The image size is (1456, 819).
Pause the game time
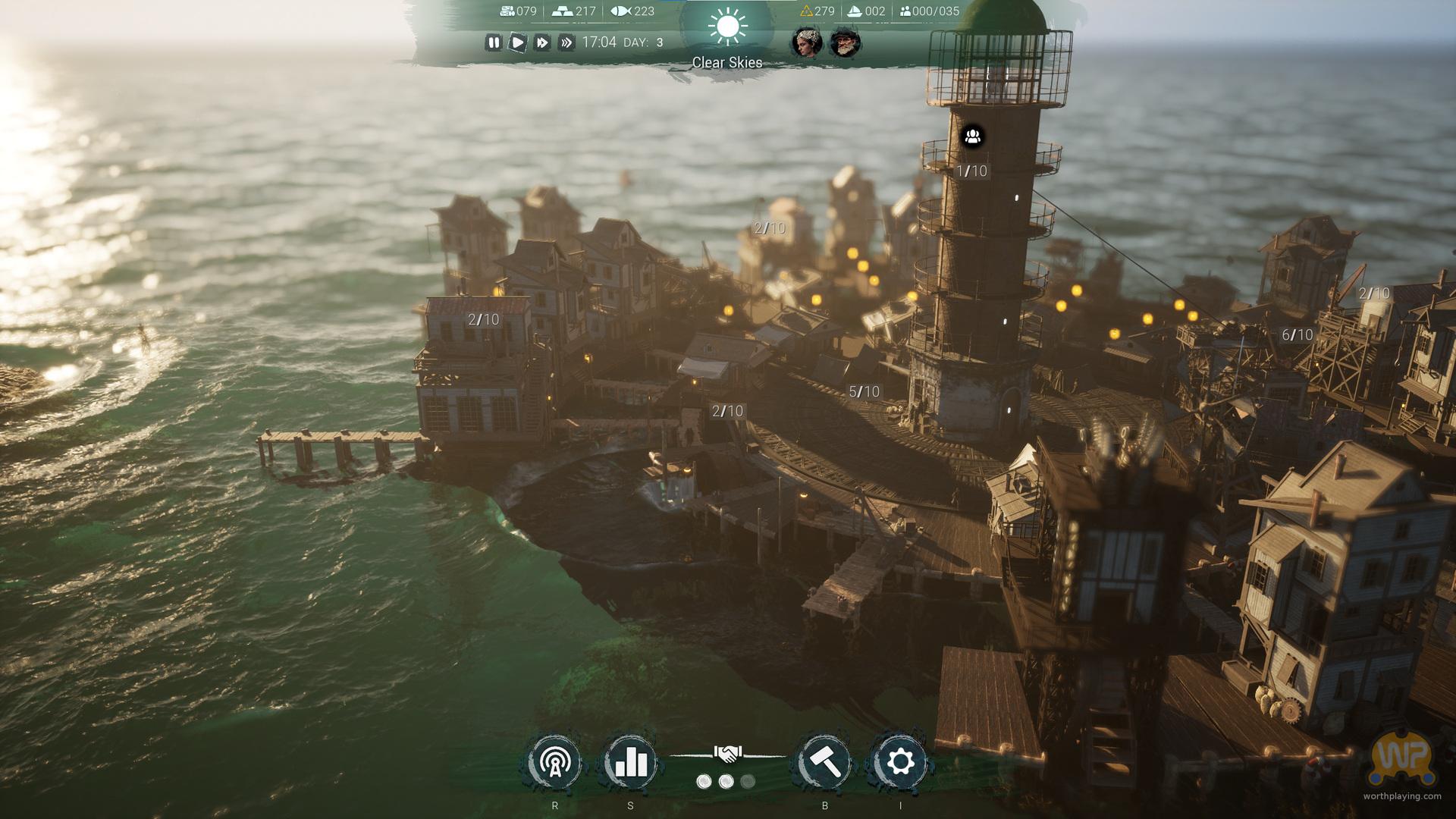coord(494,42)
